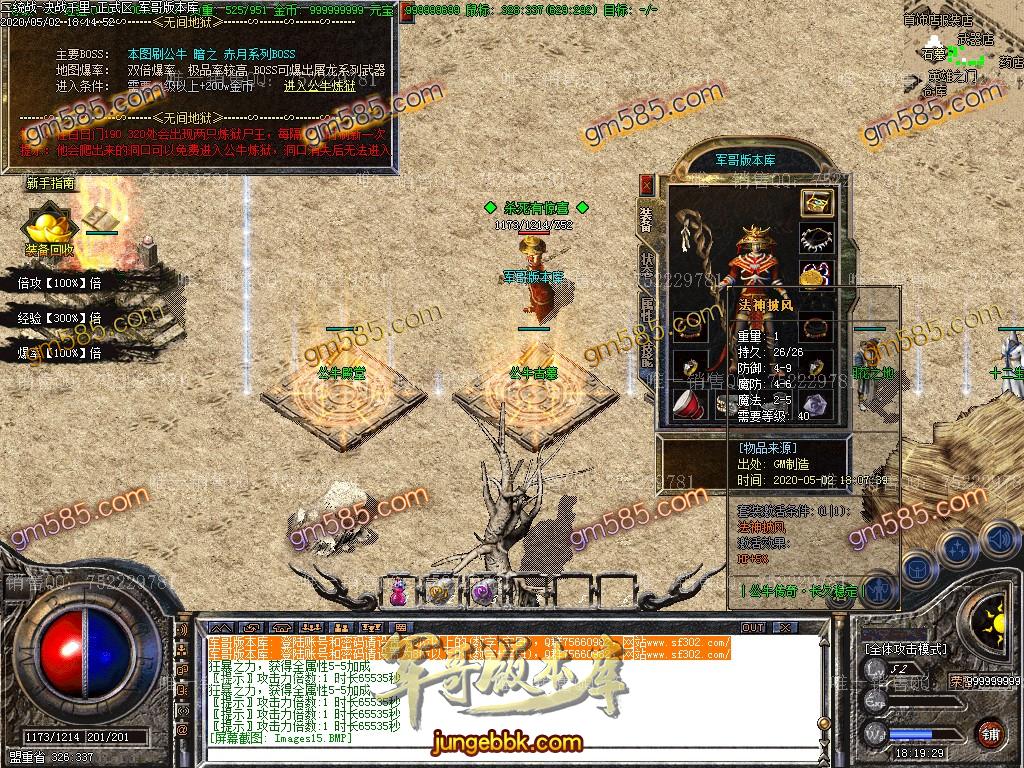Viewport: 1024px width, 768px height.
Task: Switch to the 装备 tab
Action: click(646, 220)
